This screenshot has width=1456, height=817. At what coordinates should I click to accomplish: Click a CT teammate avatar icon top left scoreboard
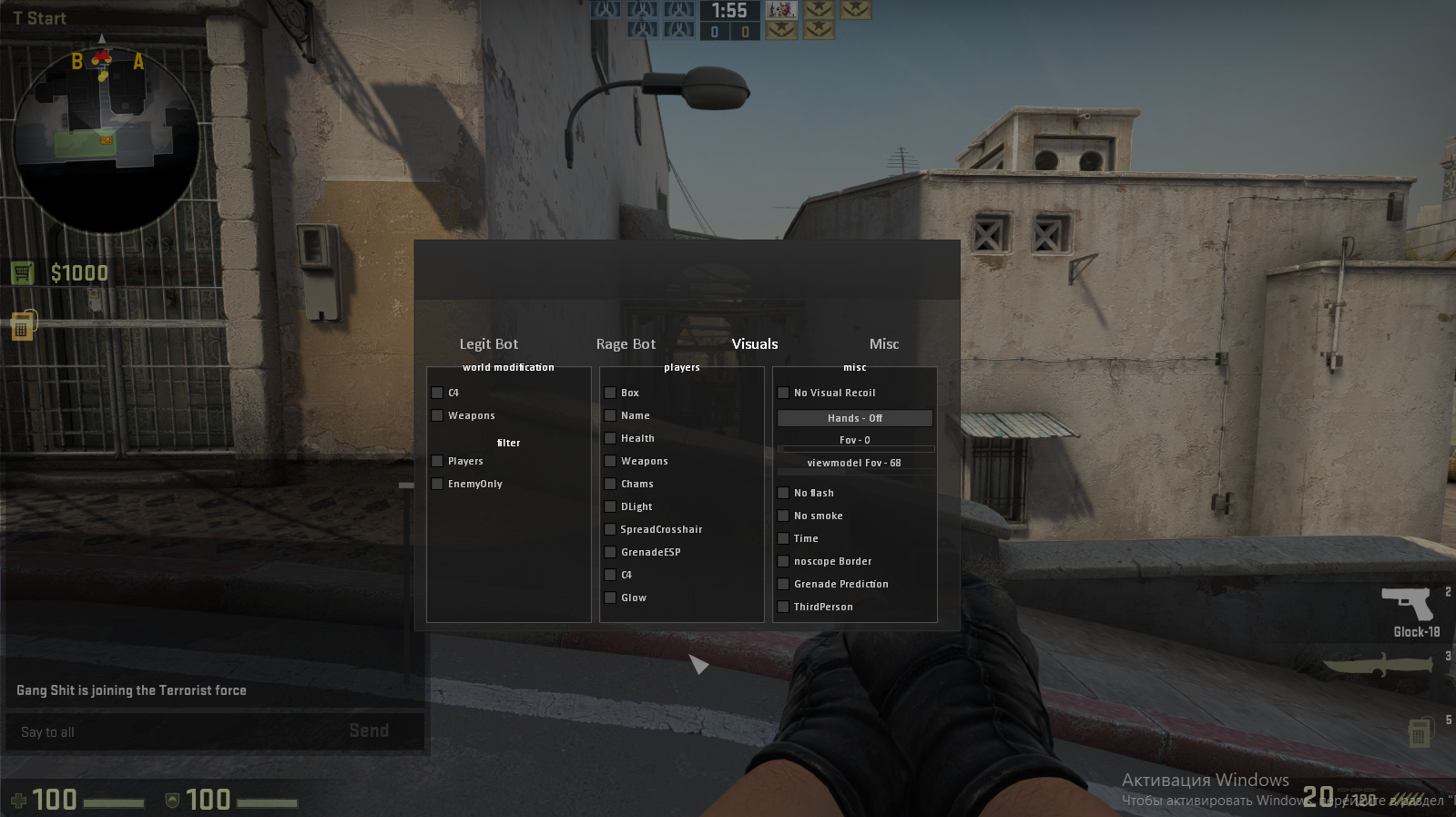point(640,10)
